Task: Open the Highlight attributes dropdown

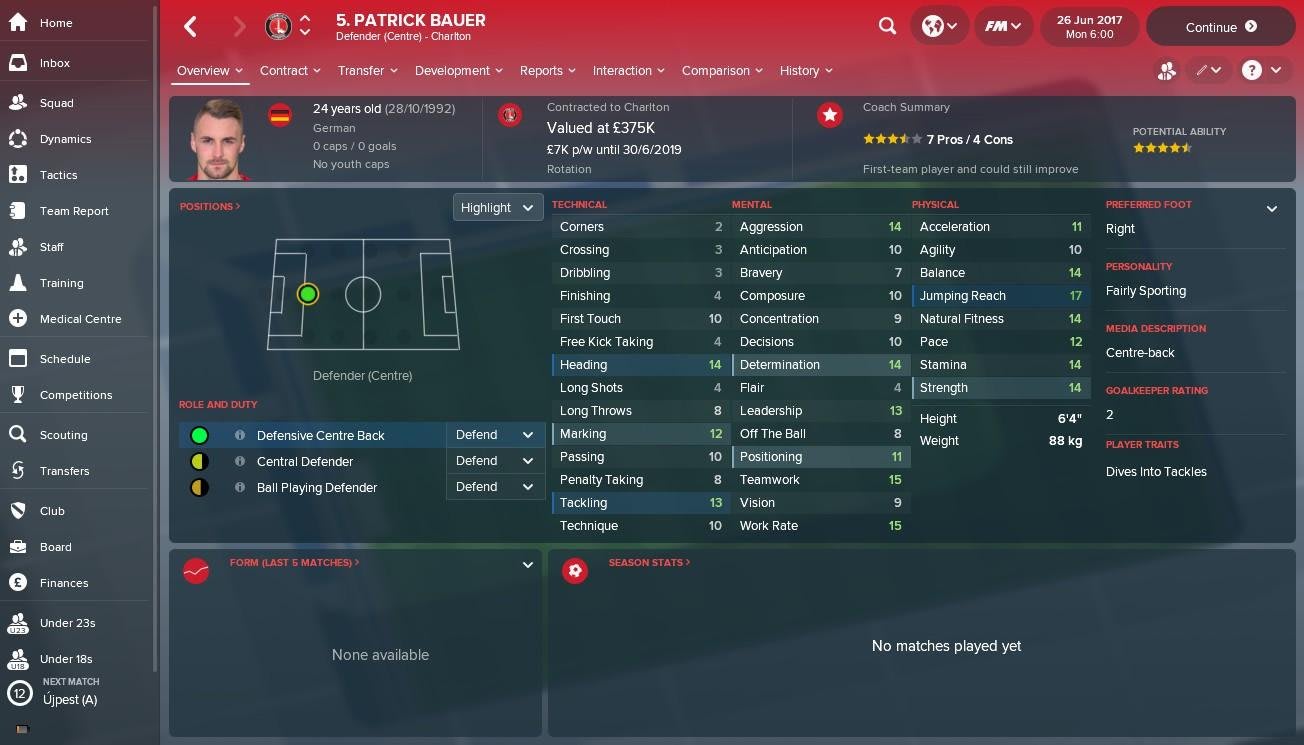Action: 497,208
